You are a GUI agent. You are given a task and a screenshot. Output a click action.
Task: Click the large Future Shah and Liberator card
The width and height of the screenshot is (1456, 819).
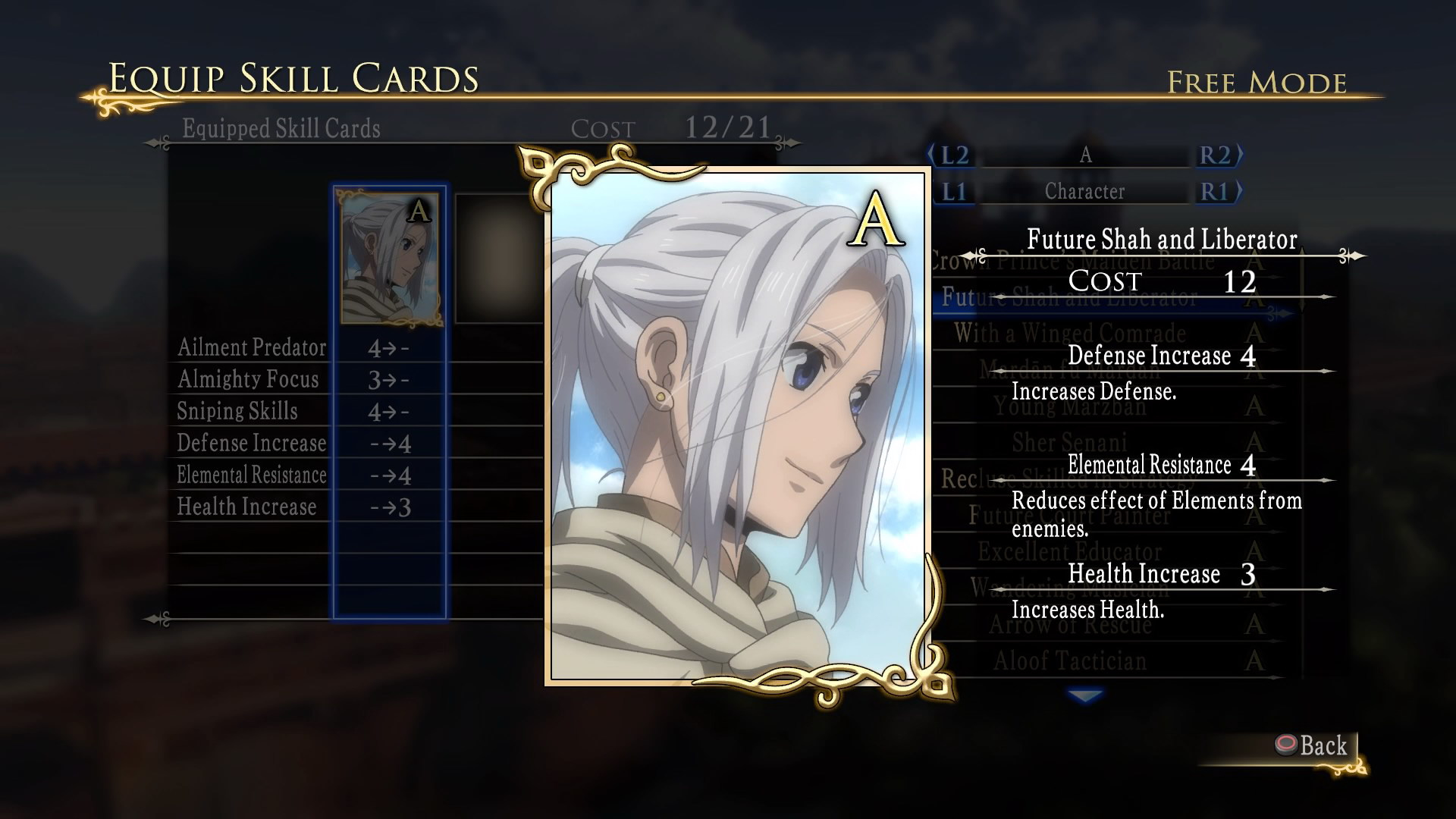coord(737,428)
